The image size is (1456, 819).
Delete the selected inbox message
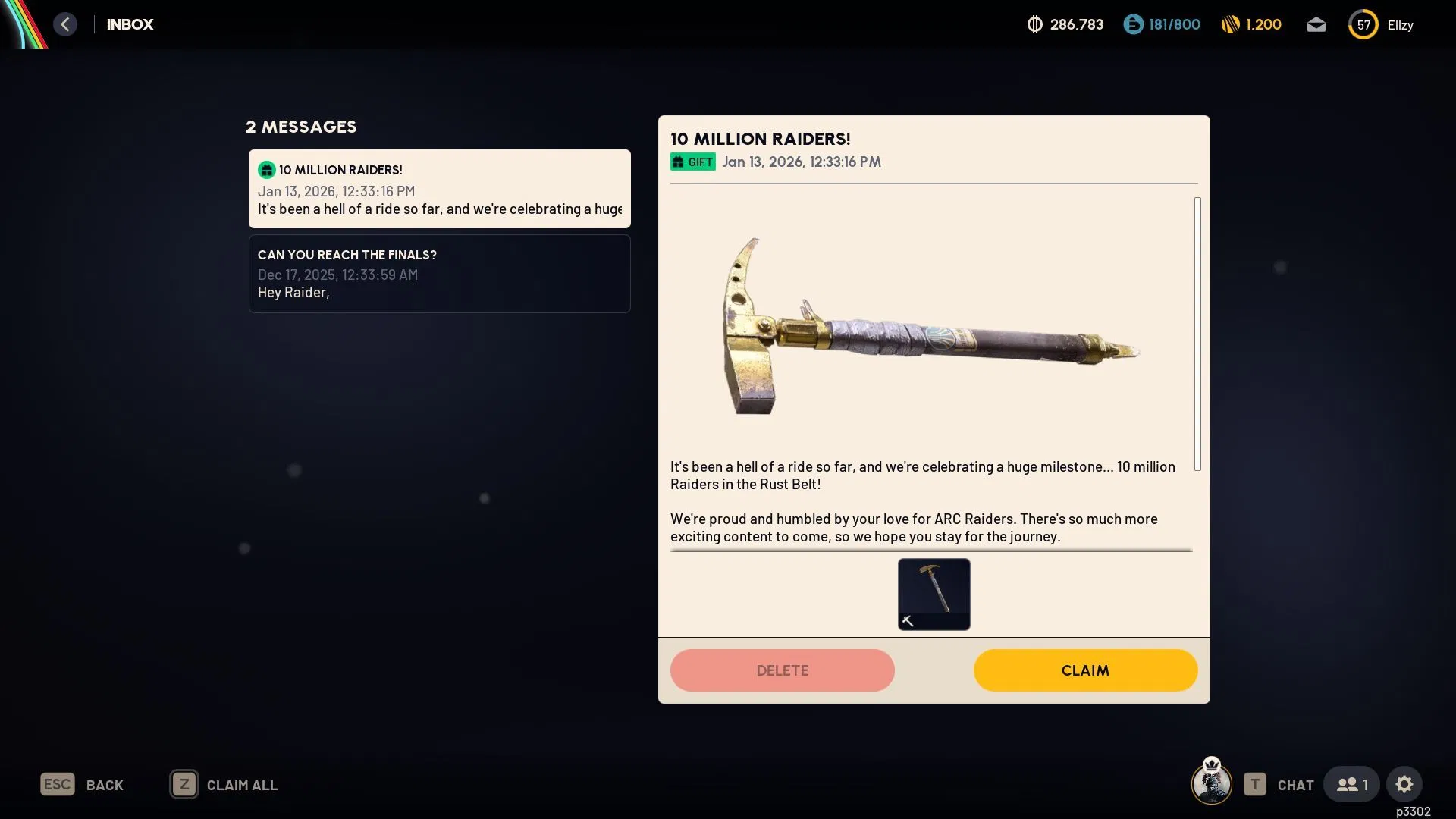pos(782,670)
